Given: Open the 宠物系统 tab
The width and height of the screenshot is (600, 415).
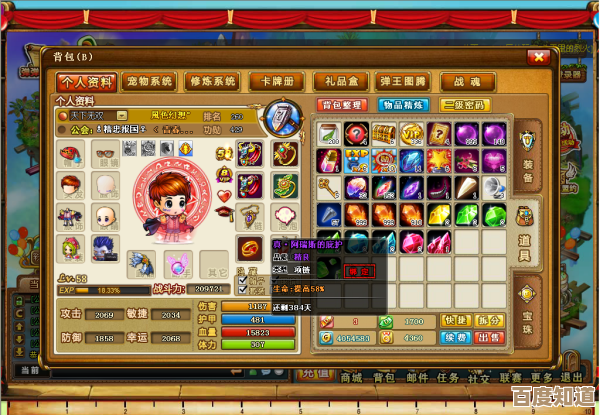Looking at the screenshot, I should coord(151,81).
